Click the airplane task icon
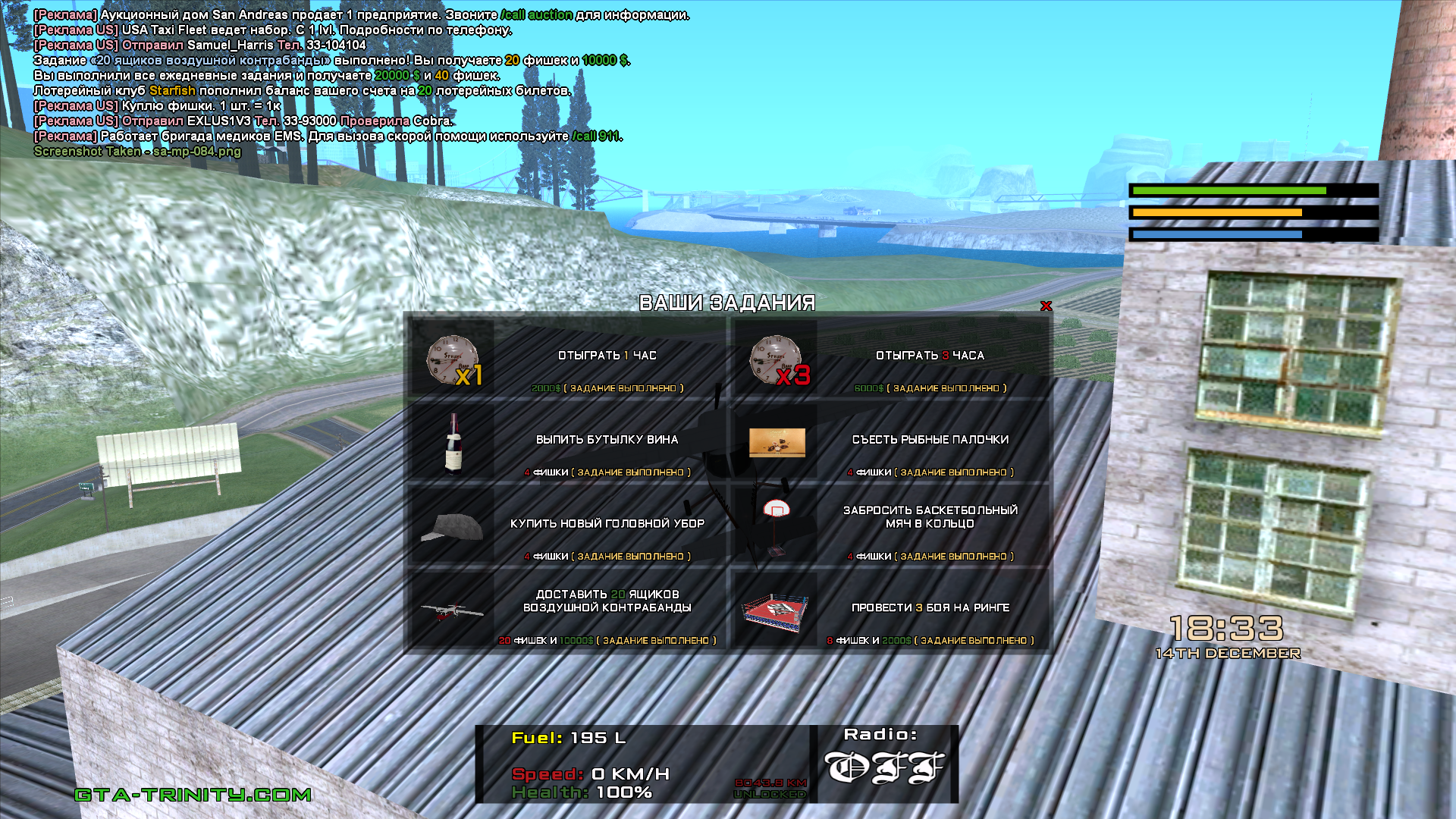The width and height of the screenshot is (1456, 819). click(453, 610)
